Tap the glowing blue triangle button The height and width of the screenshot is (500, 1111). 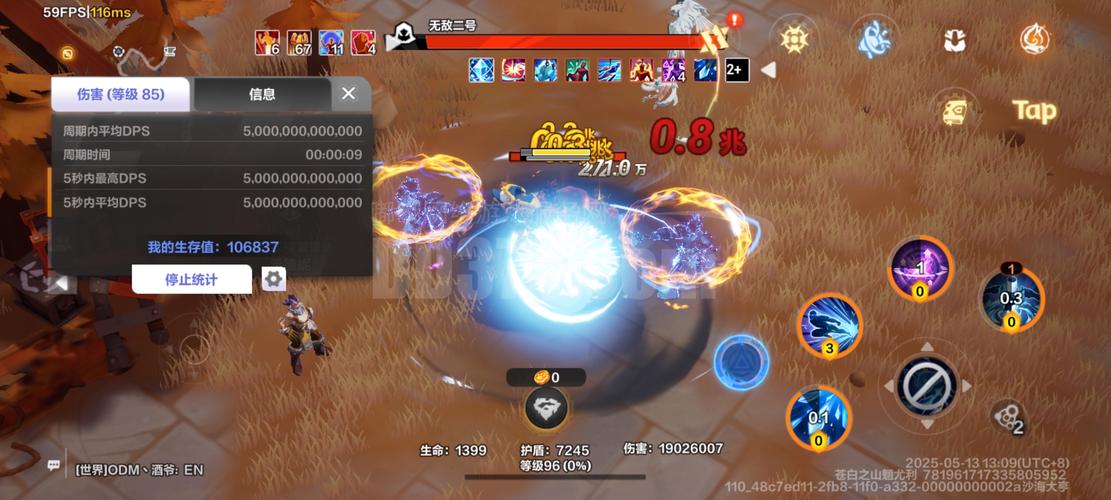741,361
